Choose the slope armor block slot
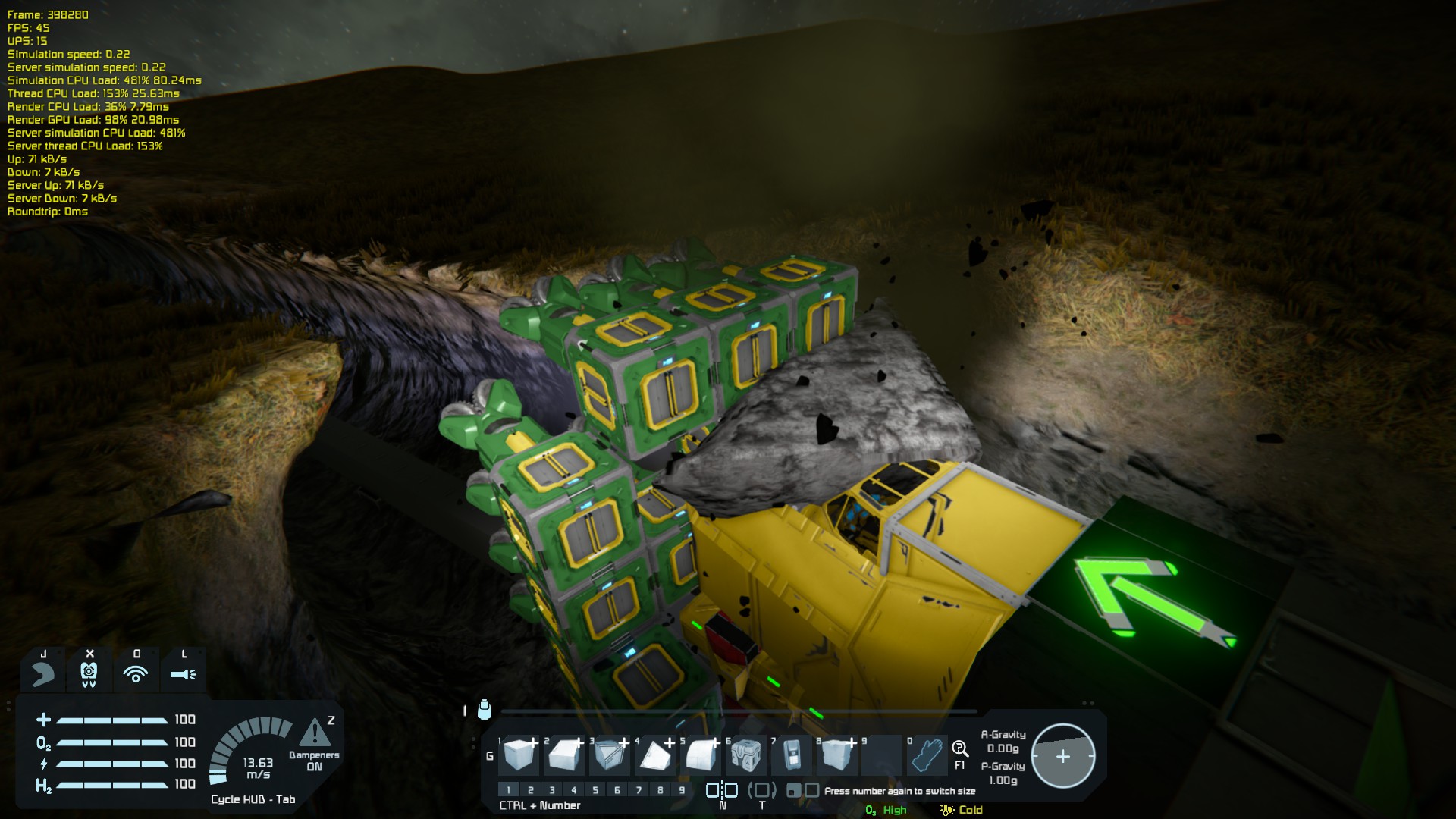The image size is (1456, 819). [x=566, y=755]
